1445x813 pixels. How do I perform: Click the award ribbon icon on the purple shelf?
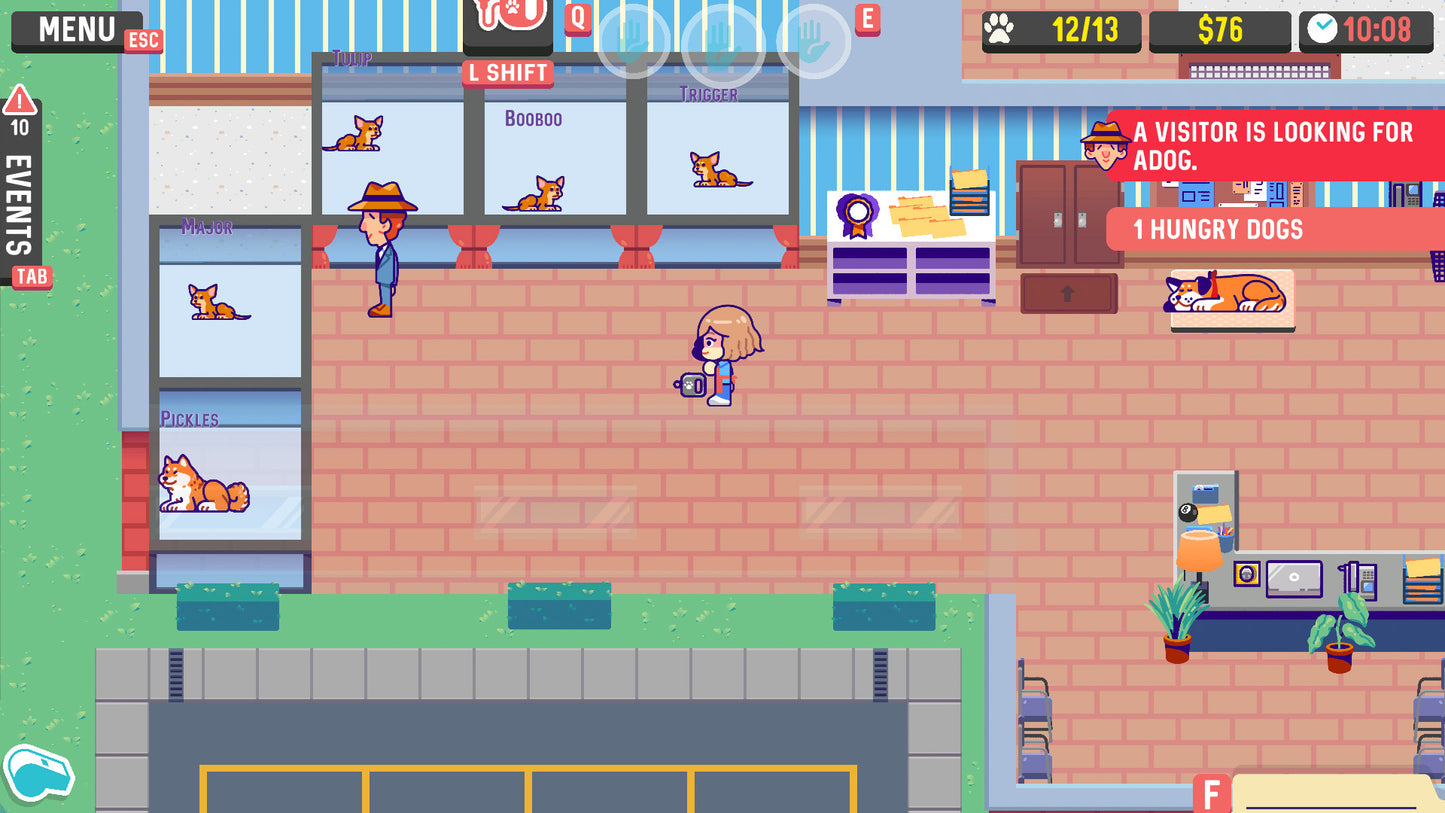860,213
